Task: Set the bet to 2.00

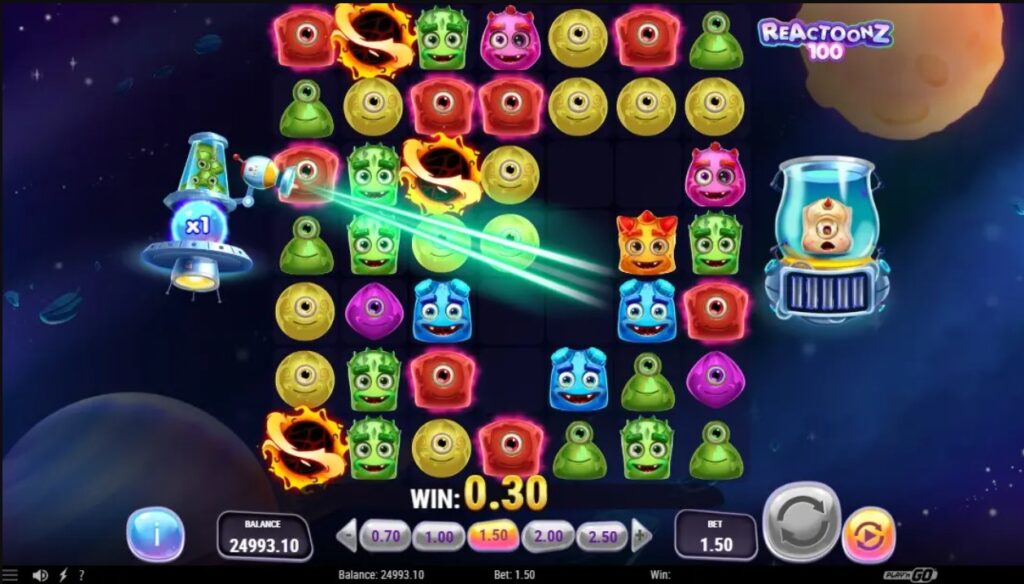Action: pos(547,536)
